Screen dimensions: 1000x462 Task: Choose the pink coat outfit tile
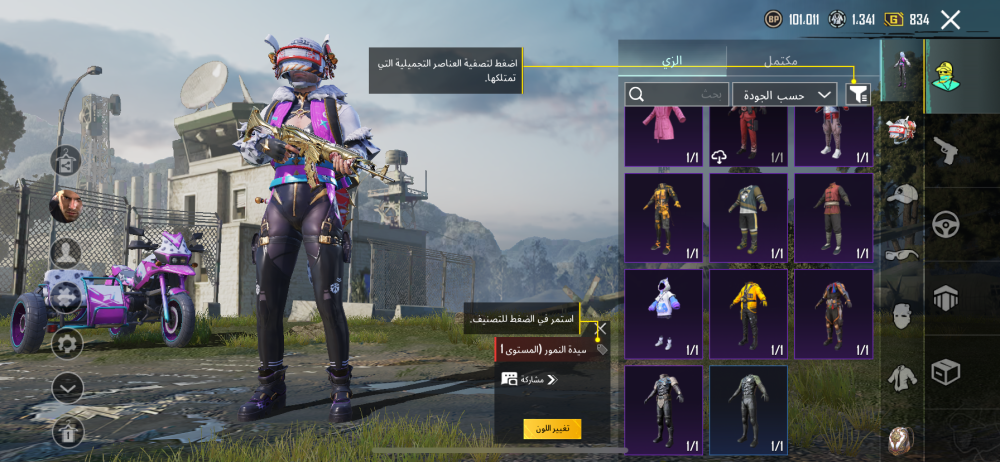point(663,138)
